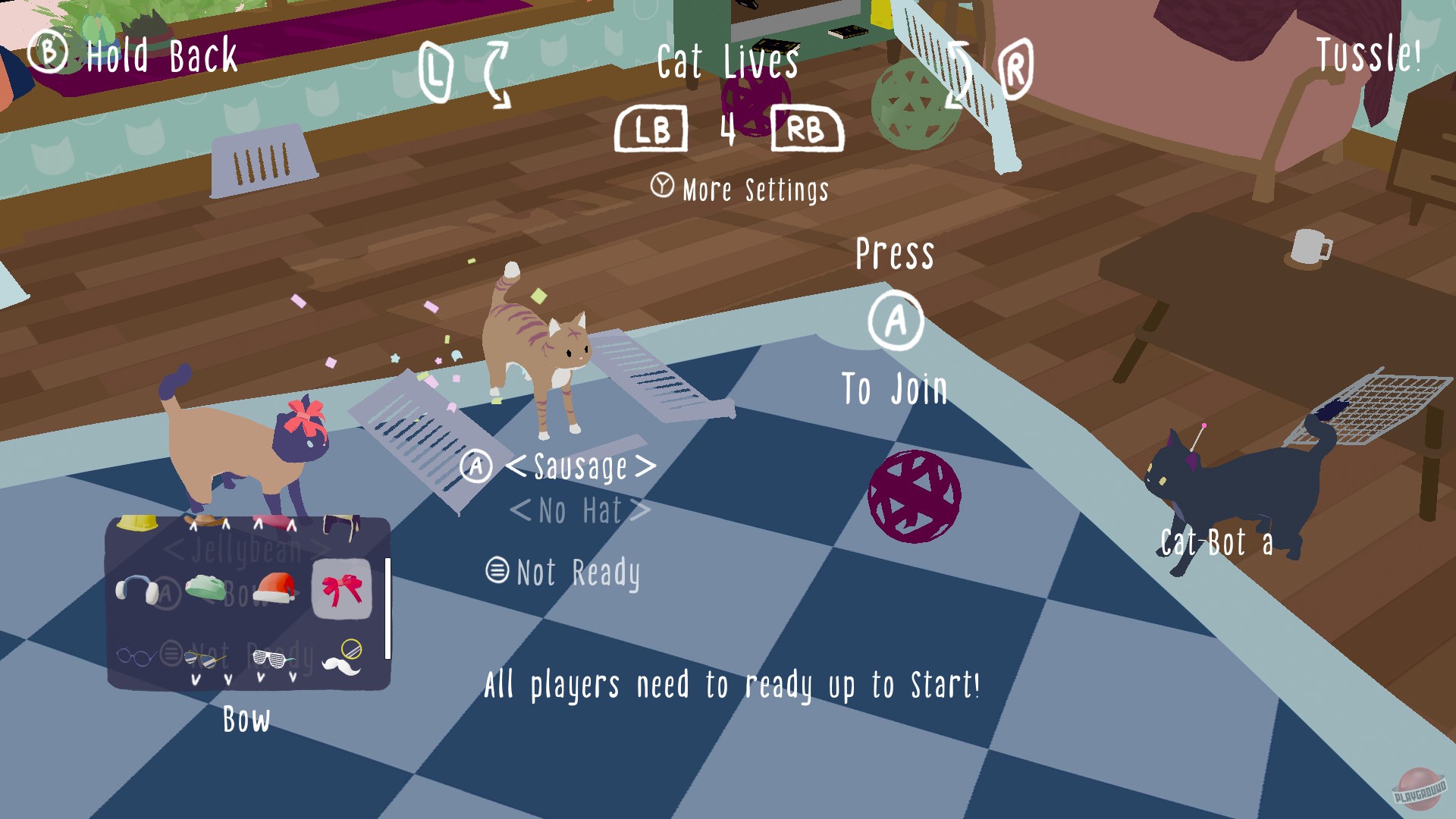
Task: Select the yellow hard hat icon
Action: pos(136,523)
